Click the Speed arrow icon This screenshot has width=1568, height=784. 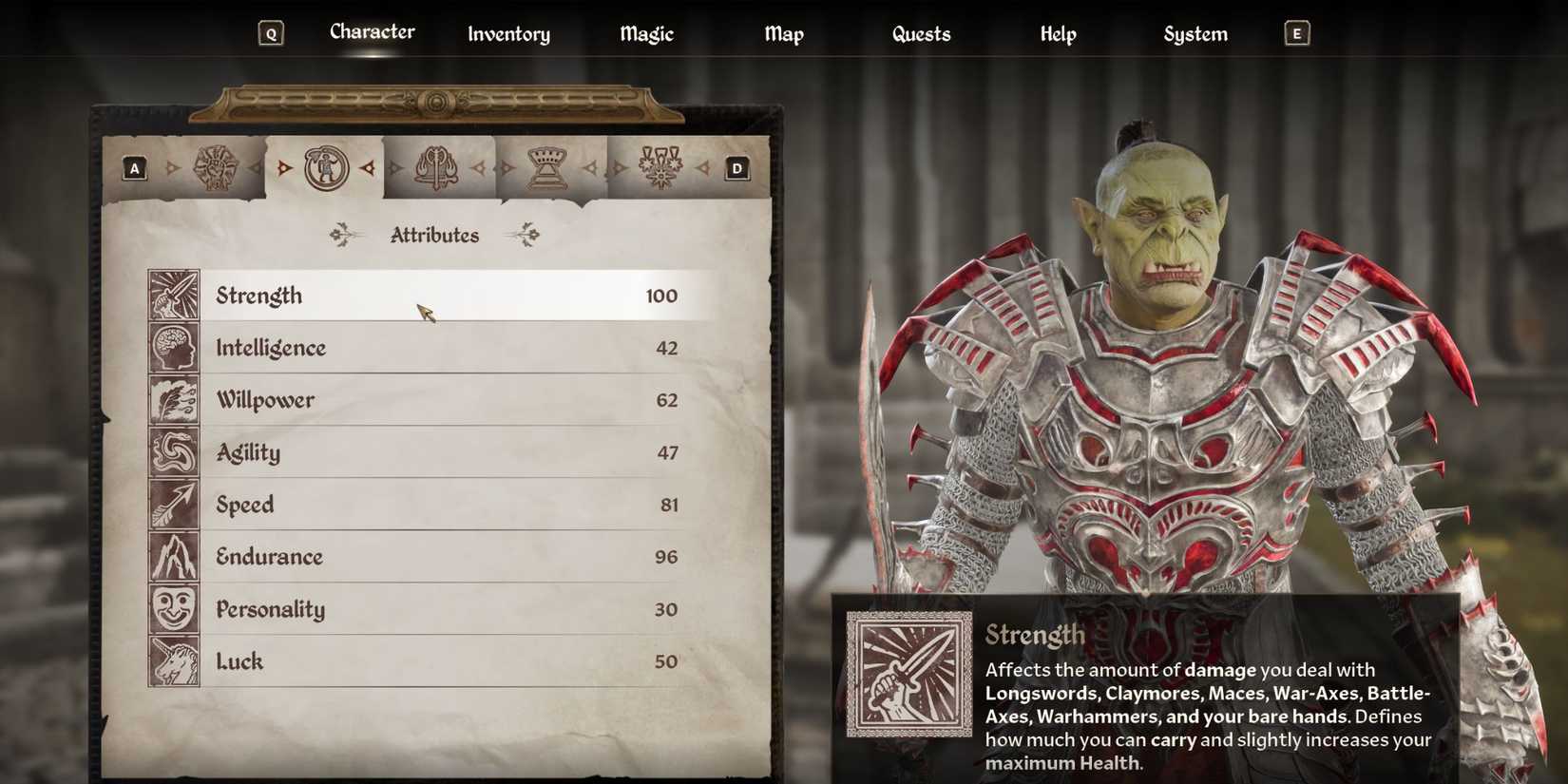[173, 505]
